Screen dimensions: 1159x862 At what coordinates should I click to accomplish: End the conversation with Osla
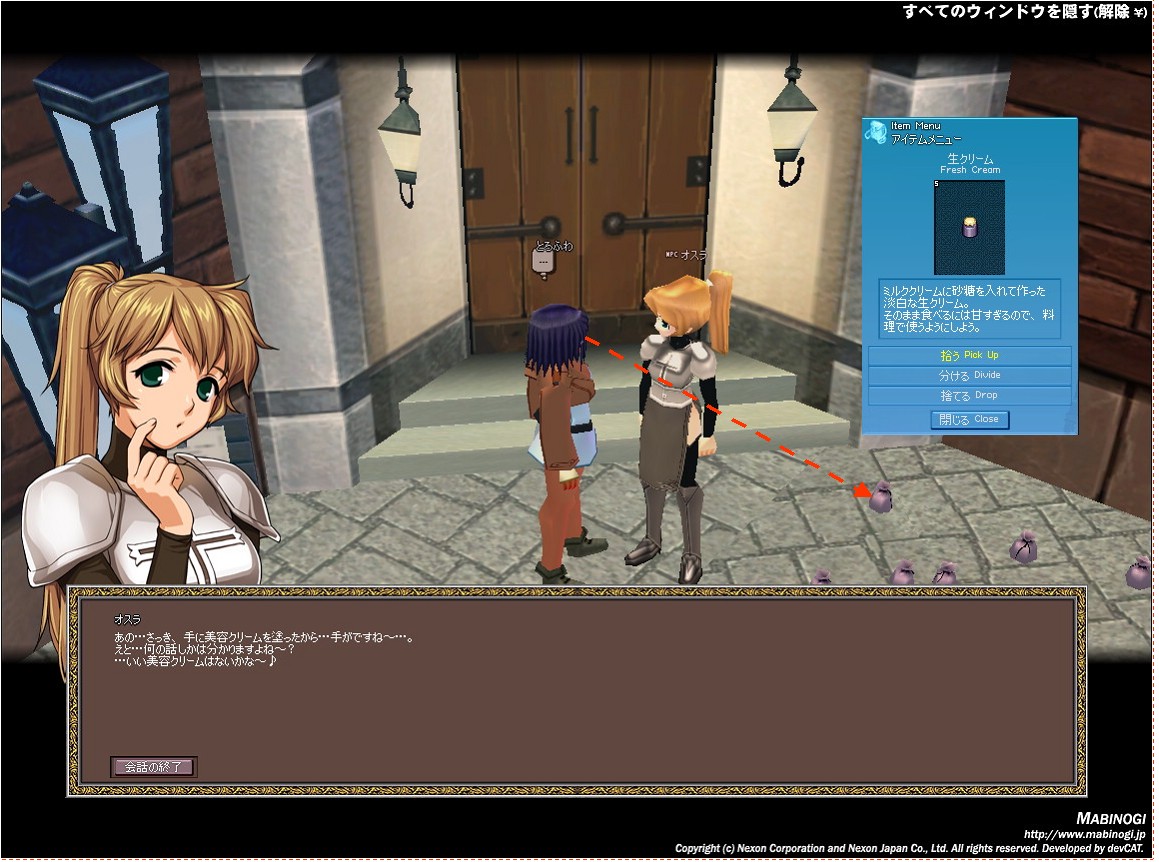(153, 767)
